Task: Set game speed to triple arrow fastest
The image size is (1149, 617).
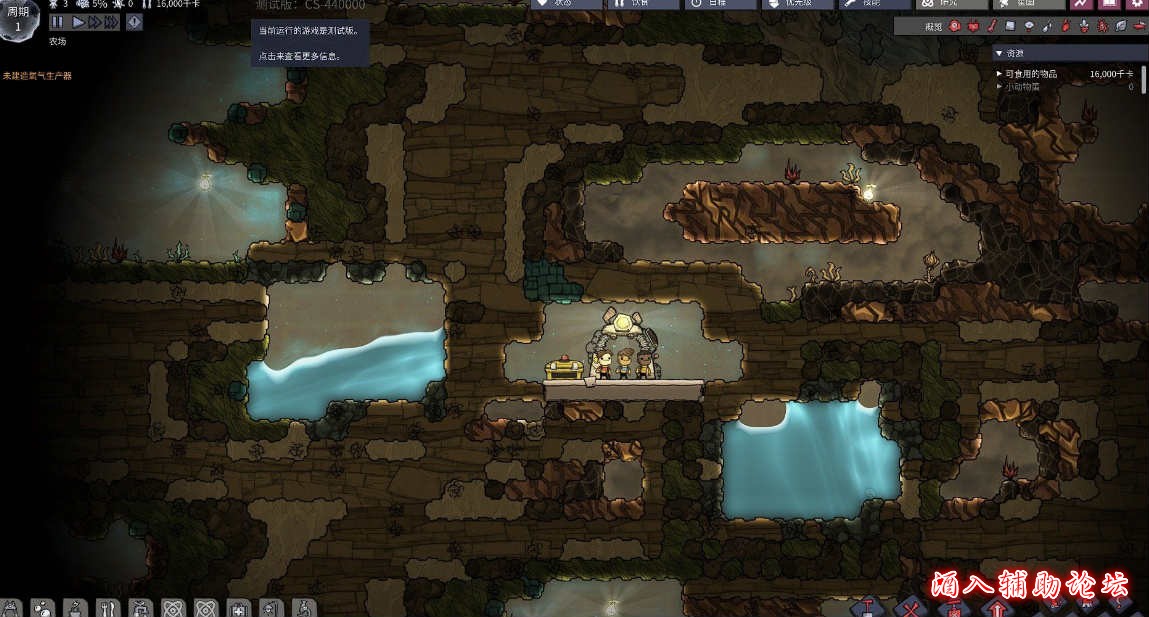Action: tap(112, 21)
